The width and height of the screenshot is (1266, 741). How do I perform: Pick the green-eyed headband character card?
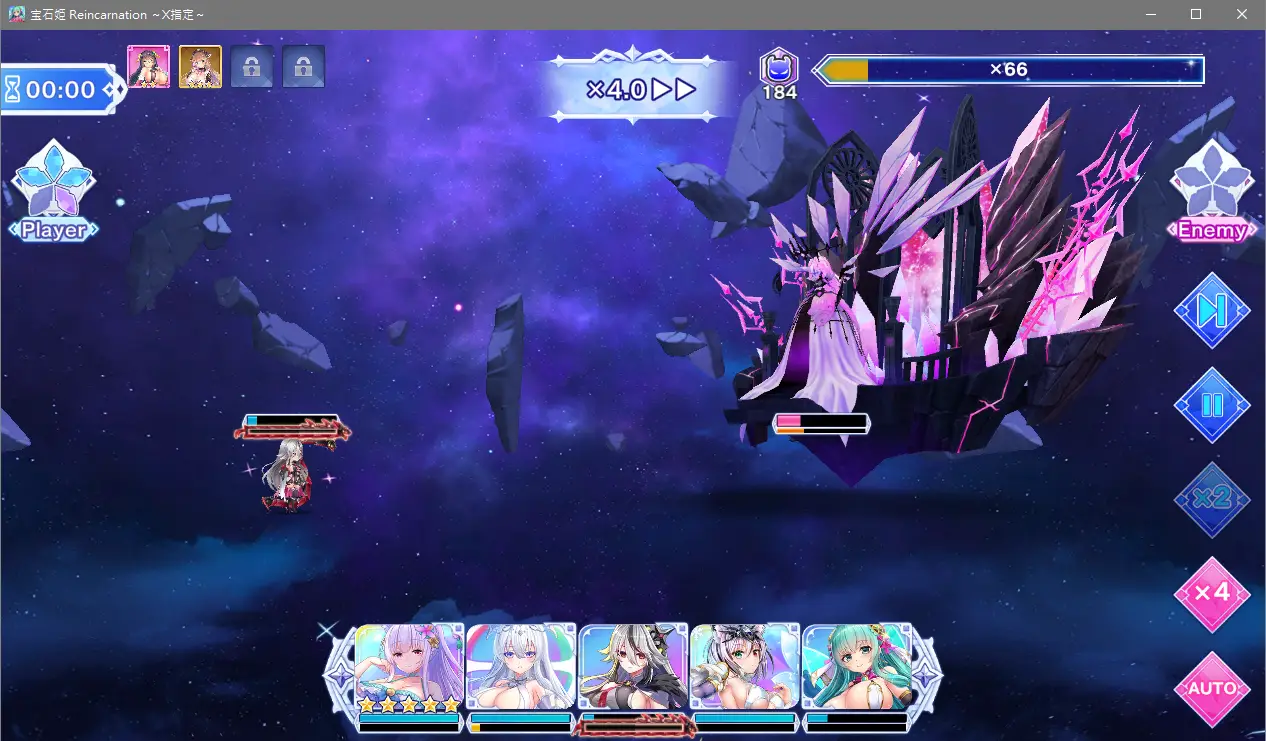745,668
